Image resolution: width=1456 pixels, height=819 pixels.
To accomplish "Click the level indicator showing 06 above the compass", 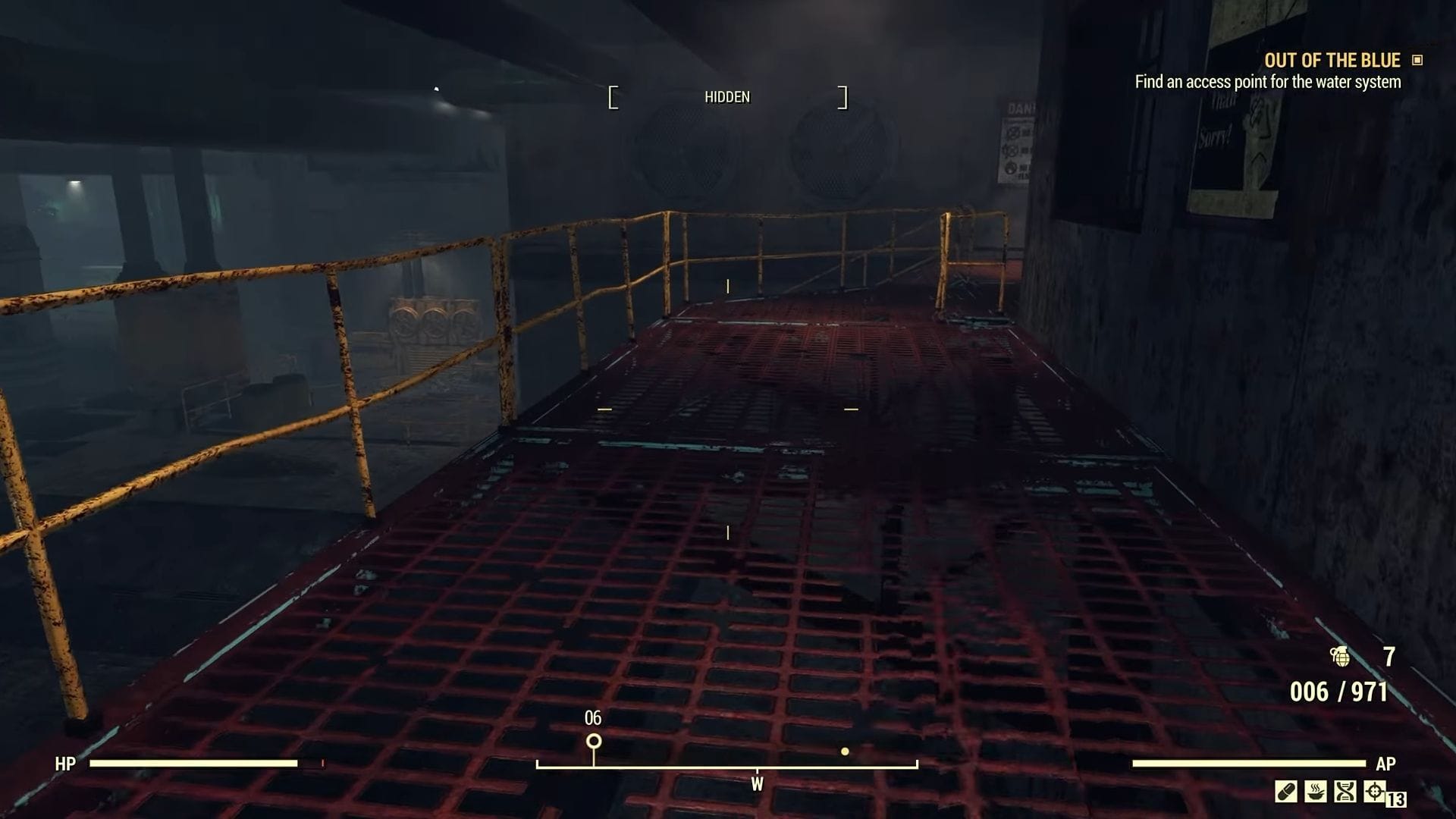I will (592, 716).
